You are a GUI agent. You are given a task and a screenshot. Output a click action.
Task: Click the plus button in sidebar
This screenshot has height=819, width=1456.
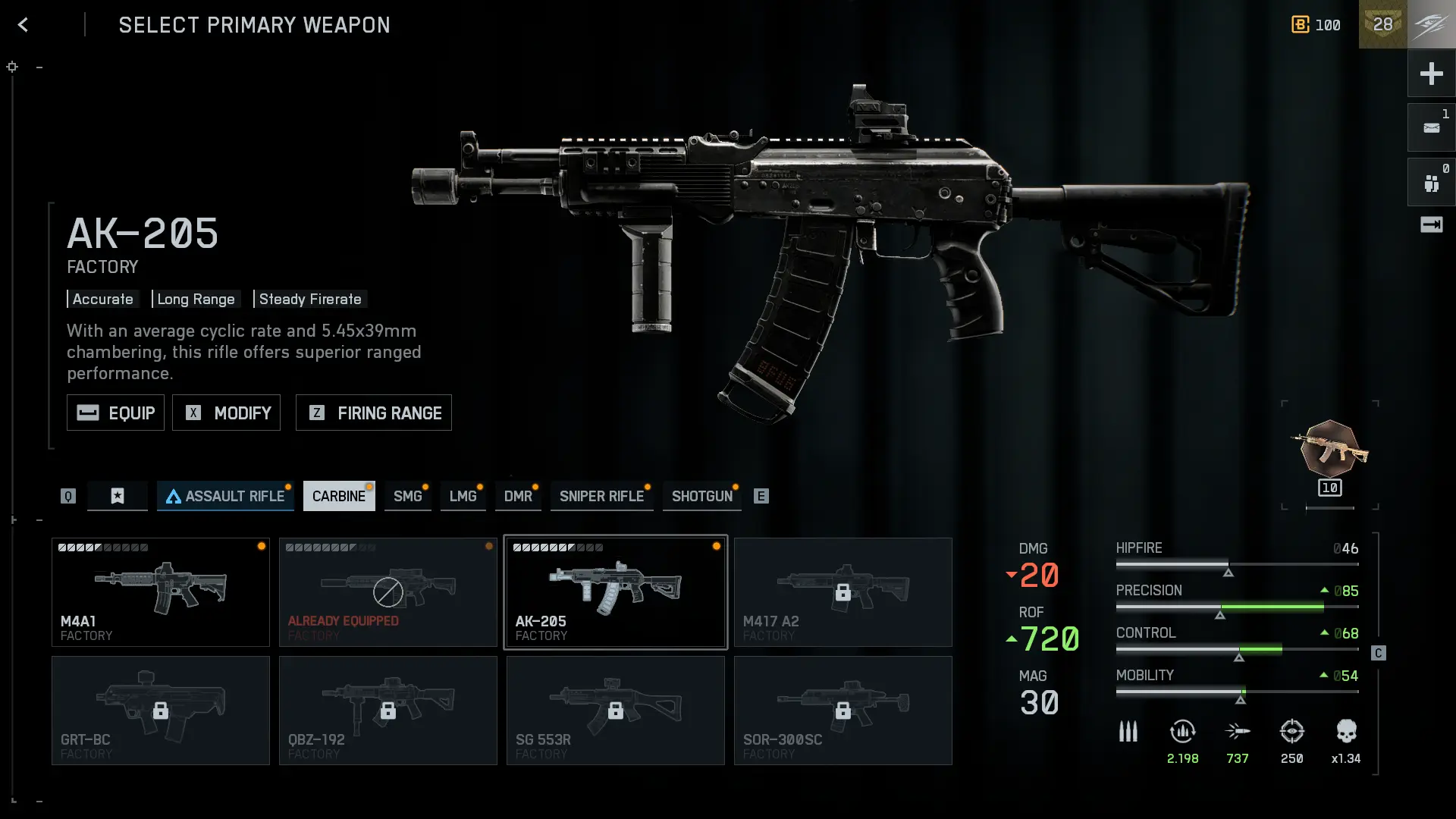point(1431,74)
